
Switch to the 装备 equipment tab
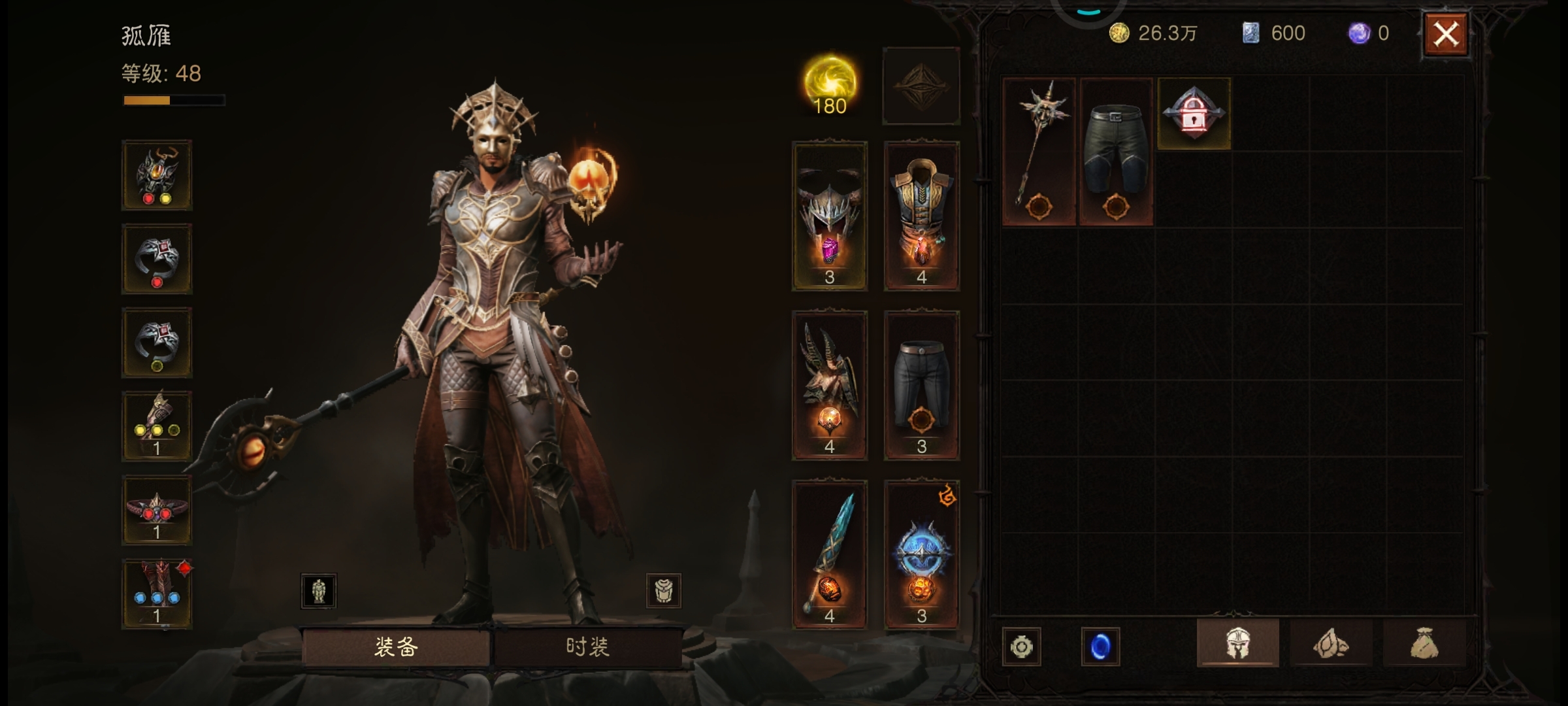[396, 647]
